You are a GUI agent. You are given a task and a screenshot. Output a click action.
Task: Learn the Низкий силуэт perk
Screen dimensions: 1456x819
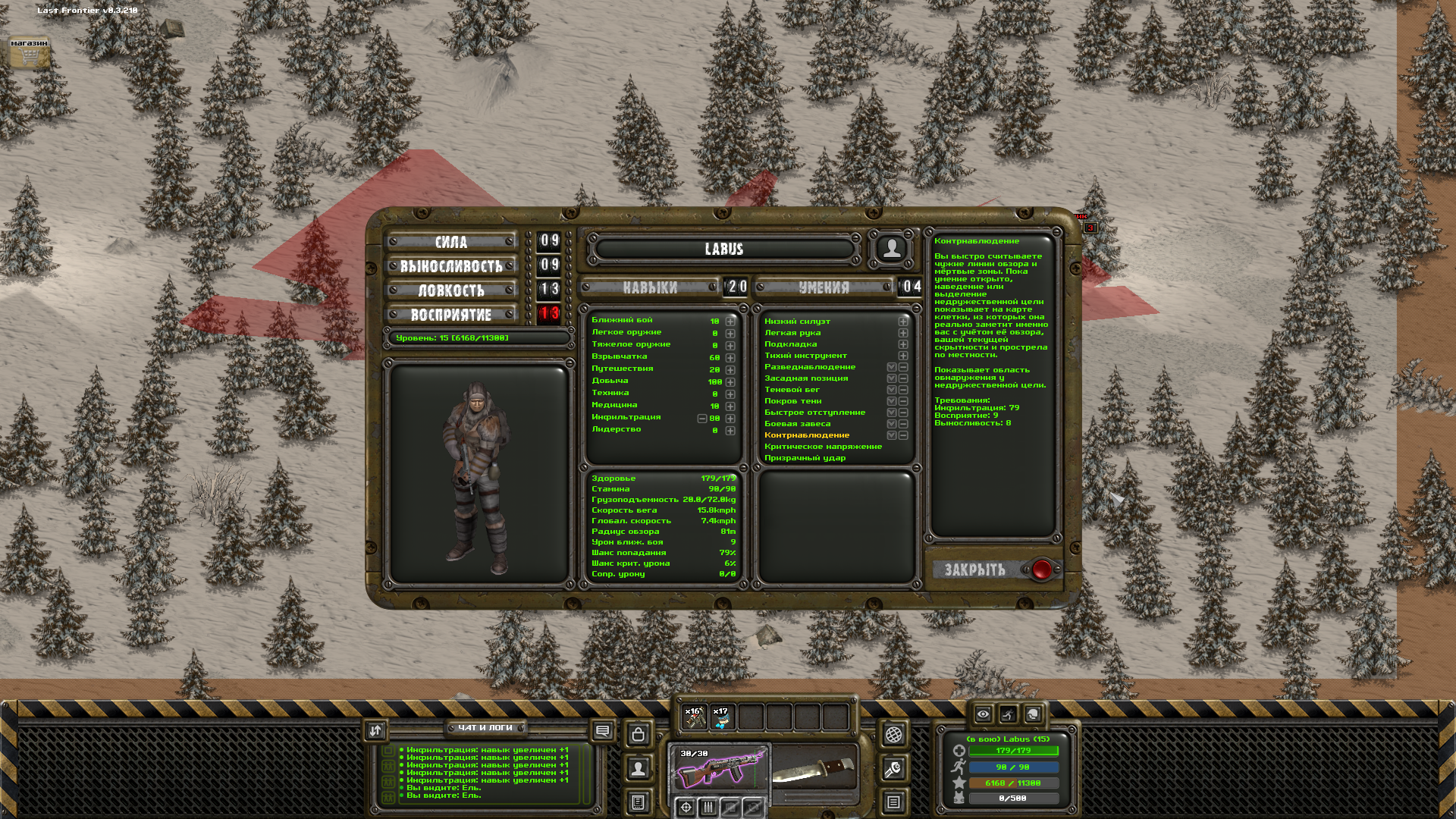coord(903,322)
